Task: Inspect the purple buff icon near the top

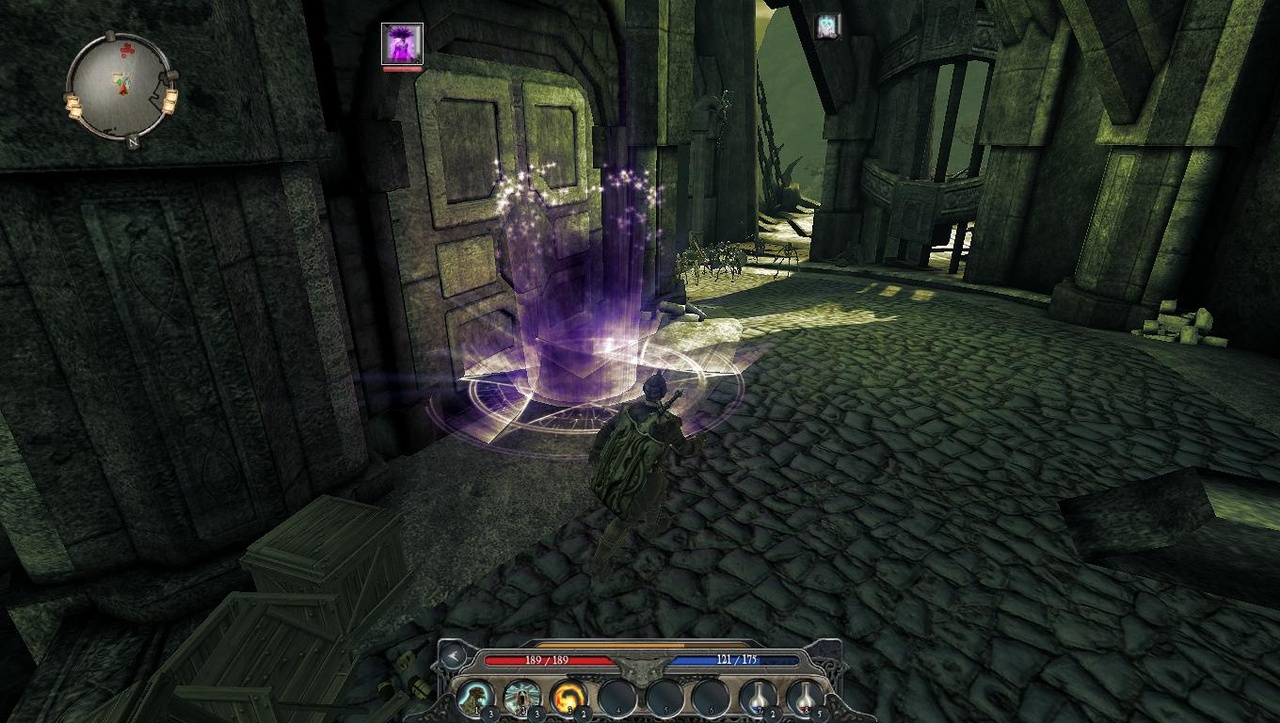Action: 404,43
